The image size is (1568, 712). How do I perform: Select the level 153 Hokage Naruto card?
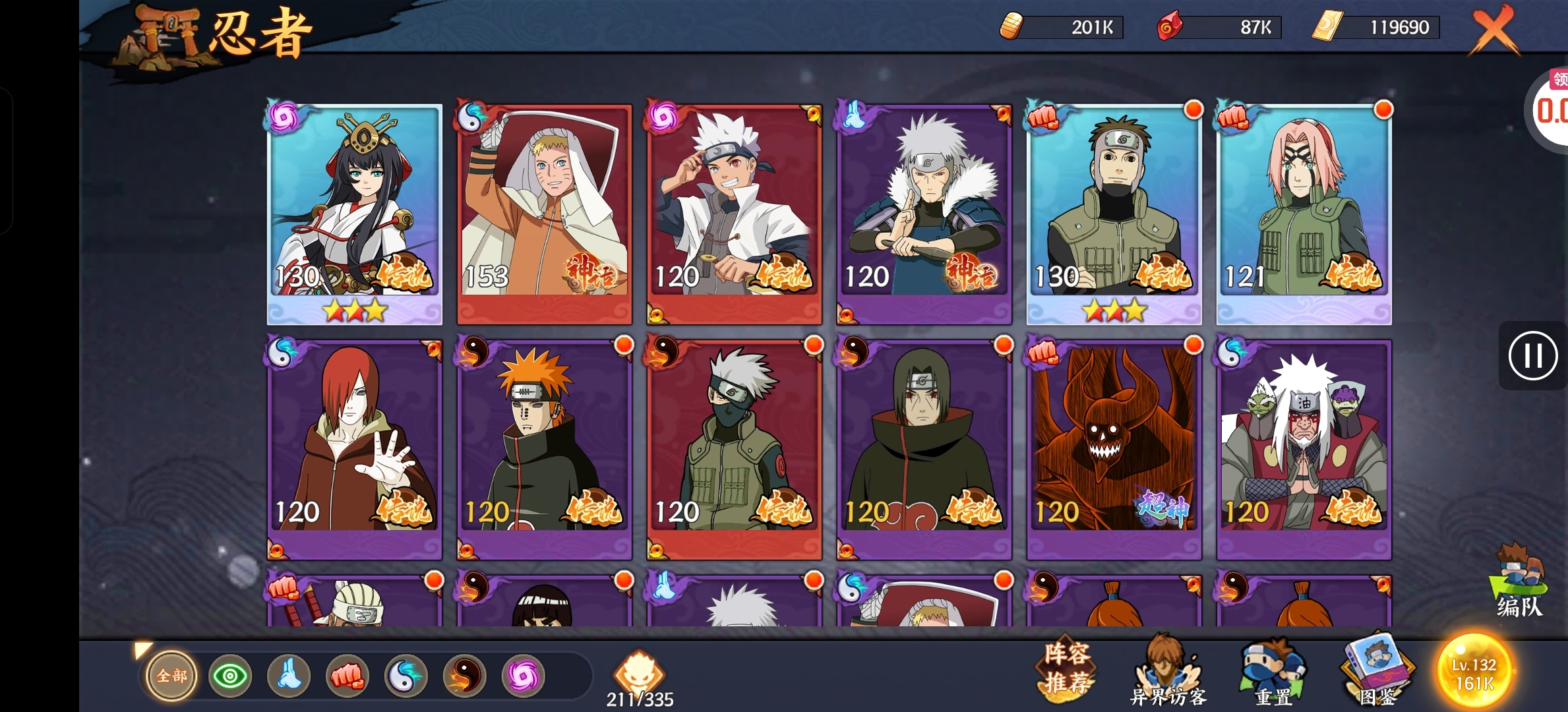coord(544,211)
